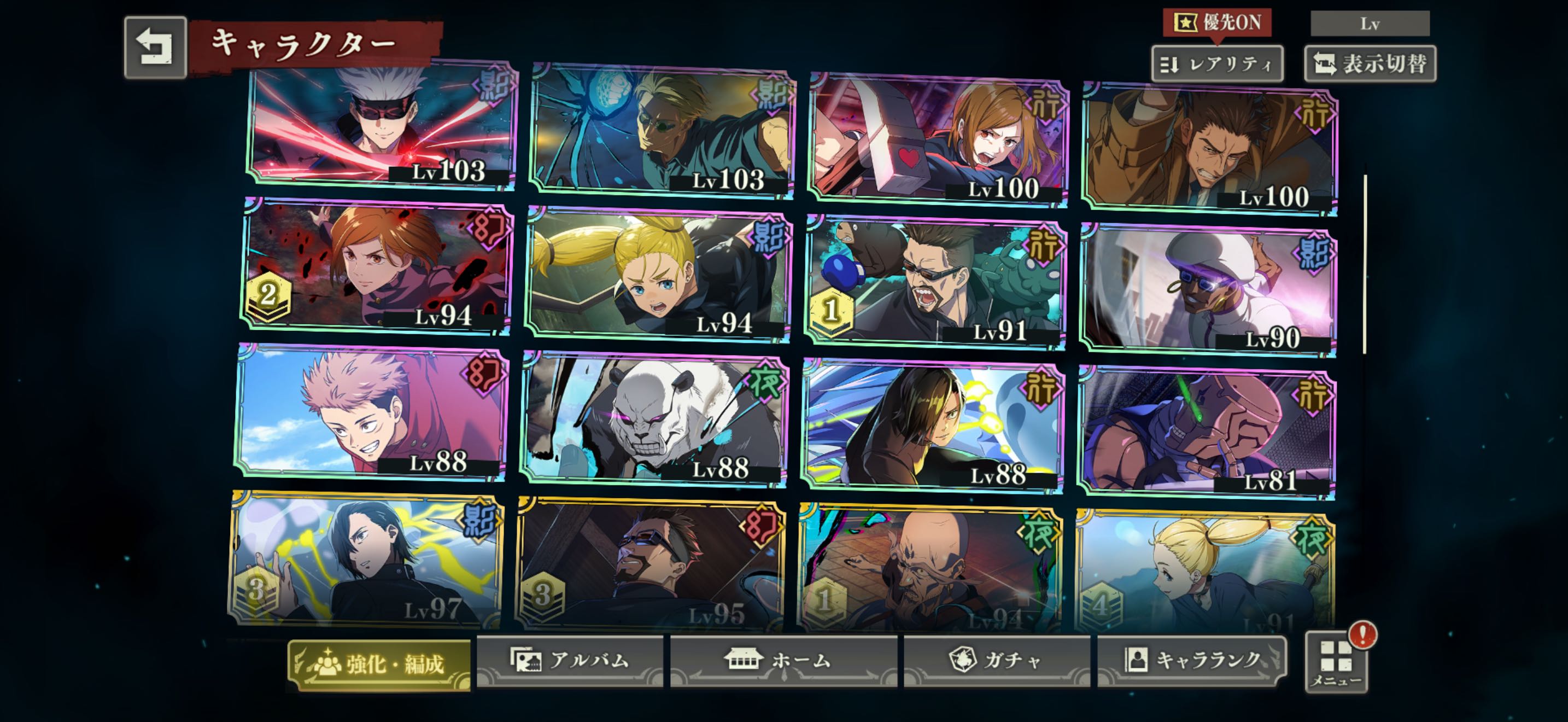Switch display with the 表示切替 button
Image resolution: width=1568 pixels, height=722 pixels.
1370,64
